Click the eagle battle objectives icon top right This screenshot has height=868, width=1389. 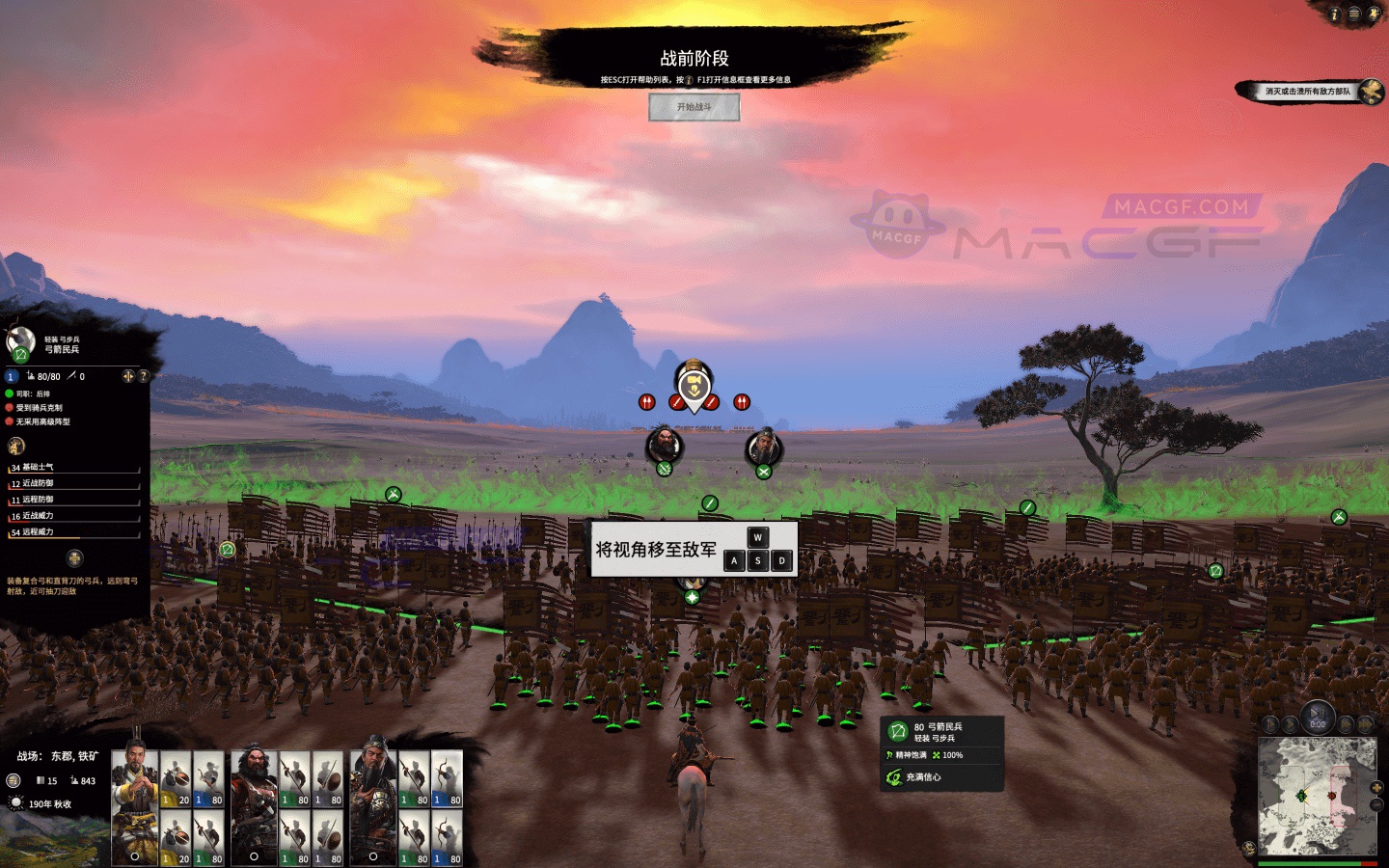pos(1371,92)
